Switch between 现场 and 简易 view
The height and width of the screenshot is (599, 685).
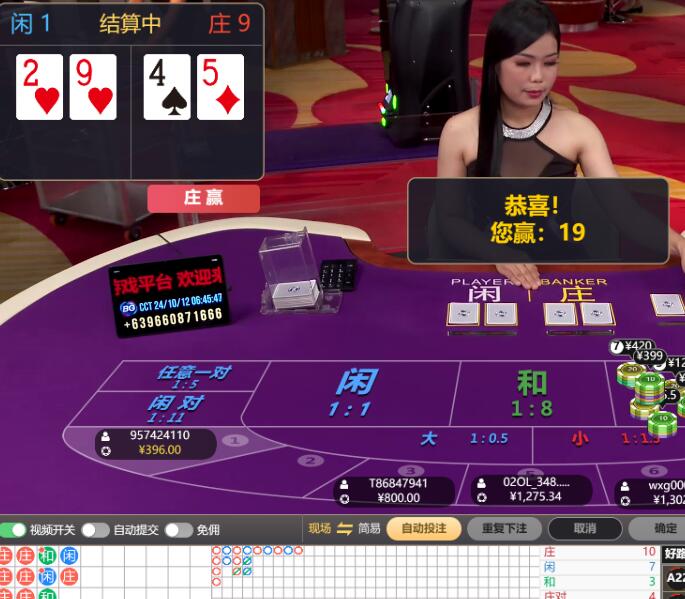[345, 528]
